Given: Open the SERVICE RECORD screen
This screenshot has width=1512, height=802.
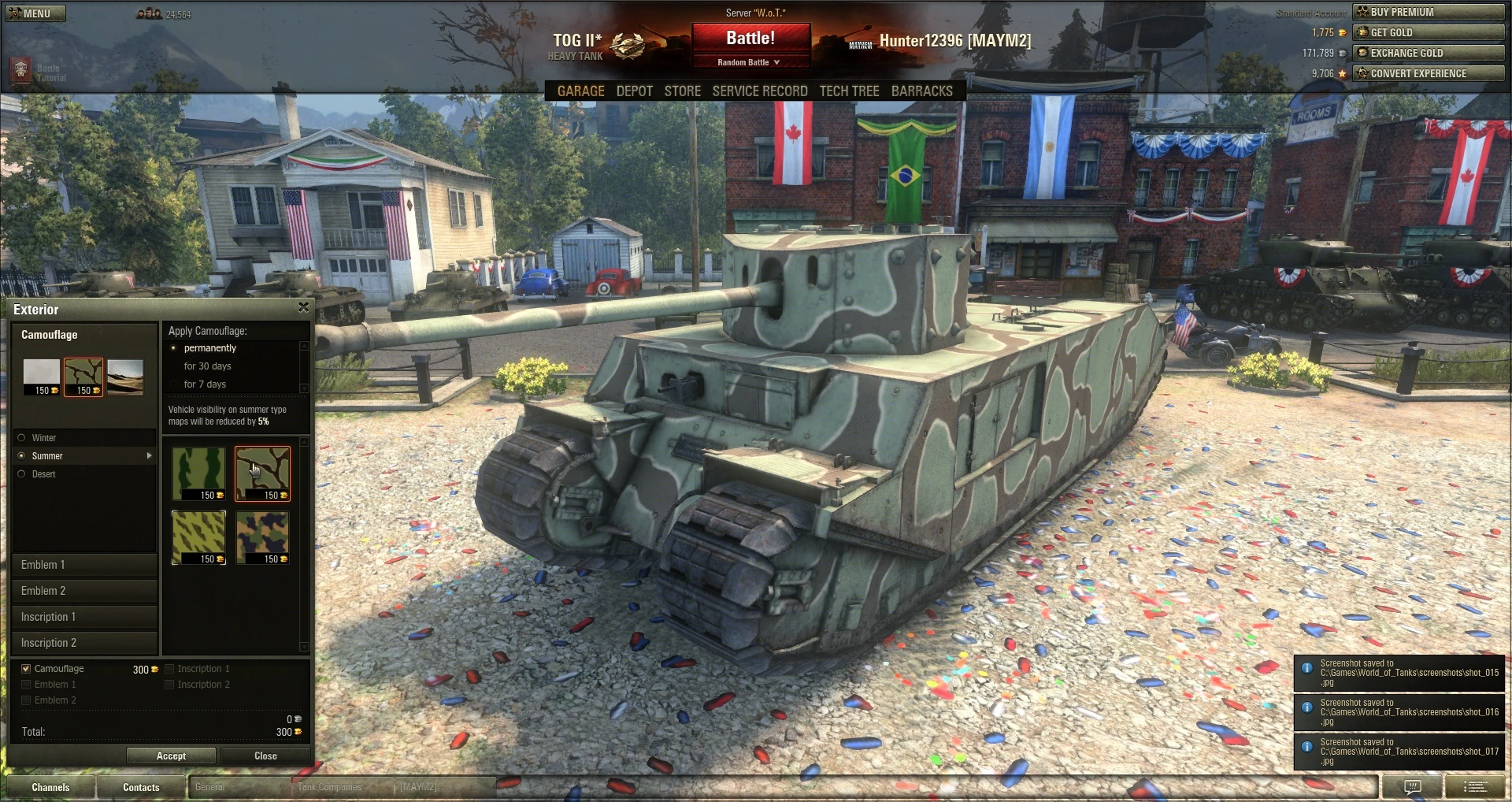Looking at the screenshot, I should point(760,91).
